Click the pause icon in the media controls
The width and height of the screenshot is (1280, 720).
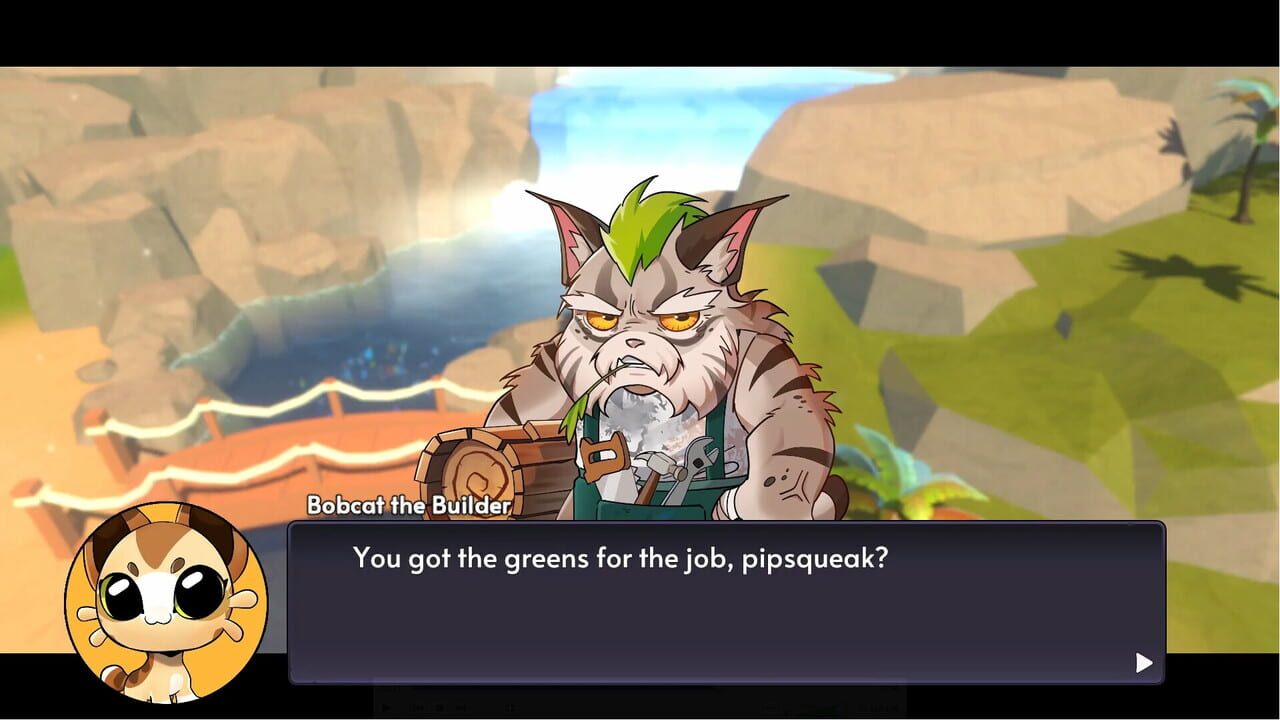point(439,706)
